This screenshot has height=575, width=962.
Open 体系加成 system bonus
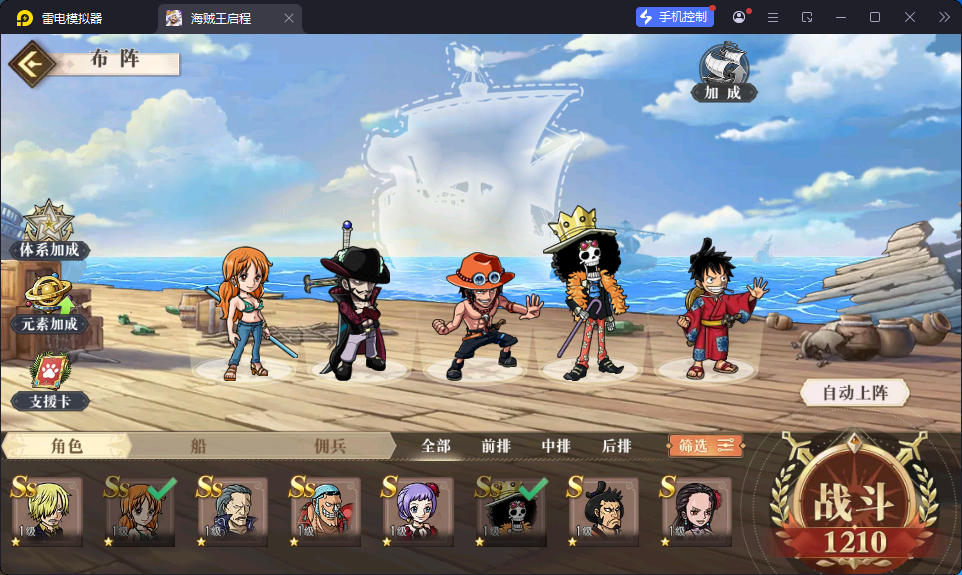click(x=48, y=232)
